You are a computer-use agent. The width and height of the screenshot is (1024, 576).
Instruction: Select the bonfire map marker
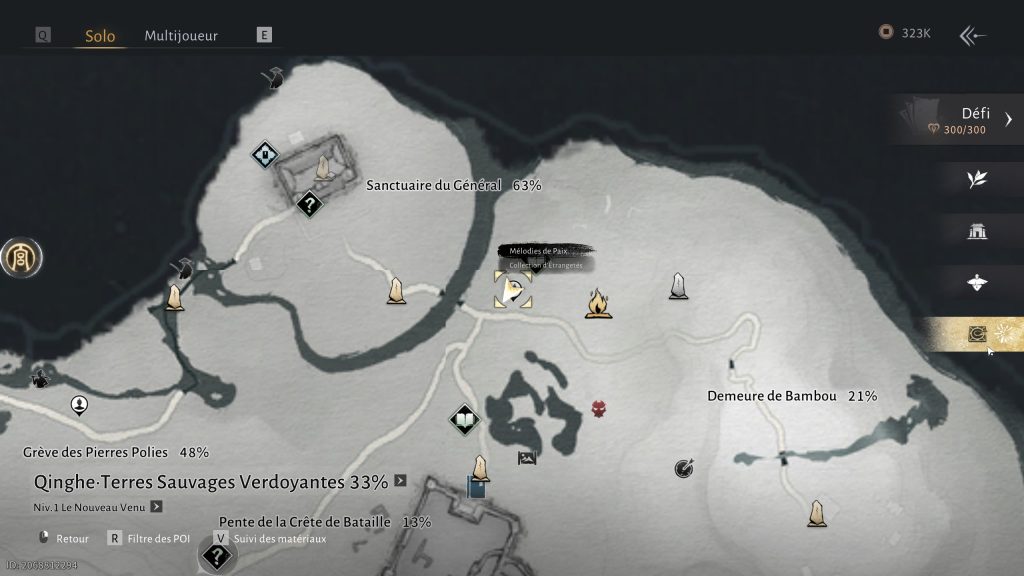click(x=598, y=302)
